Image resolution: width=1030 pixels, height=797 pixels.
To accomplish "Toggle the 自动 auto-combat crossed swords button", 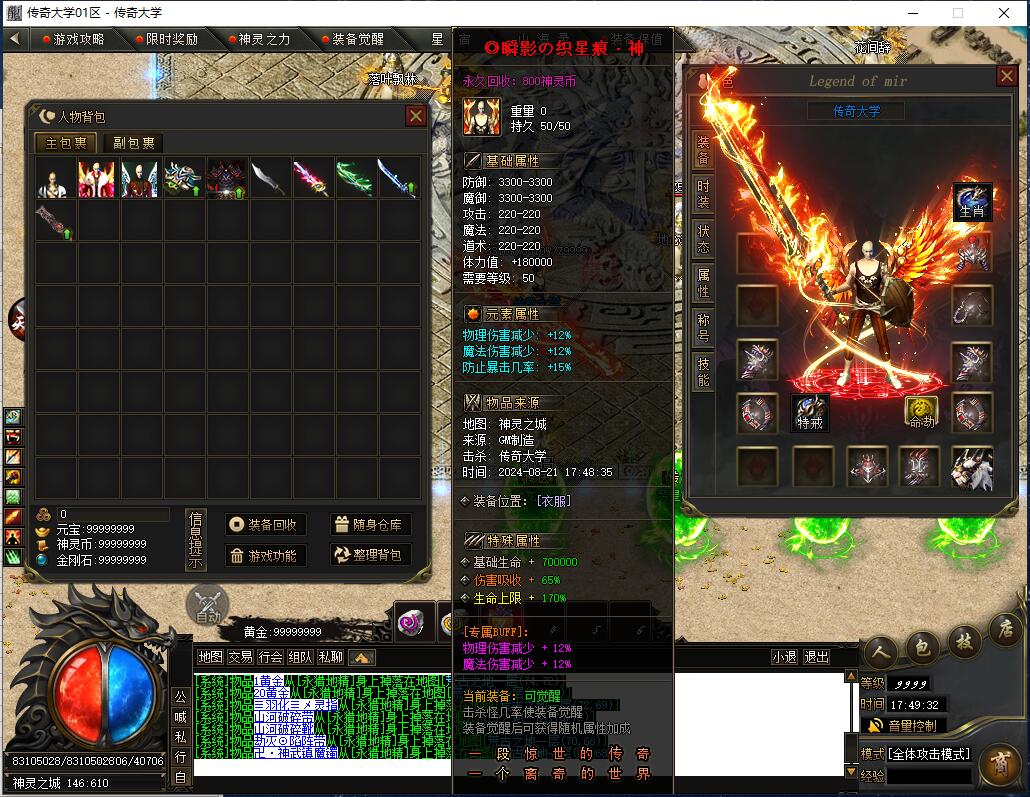I will pyautogui.click(x=207, y=604).
